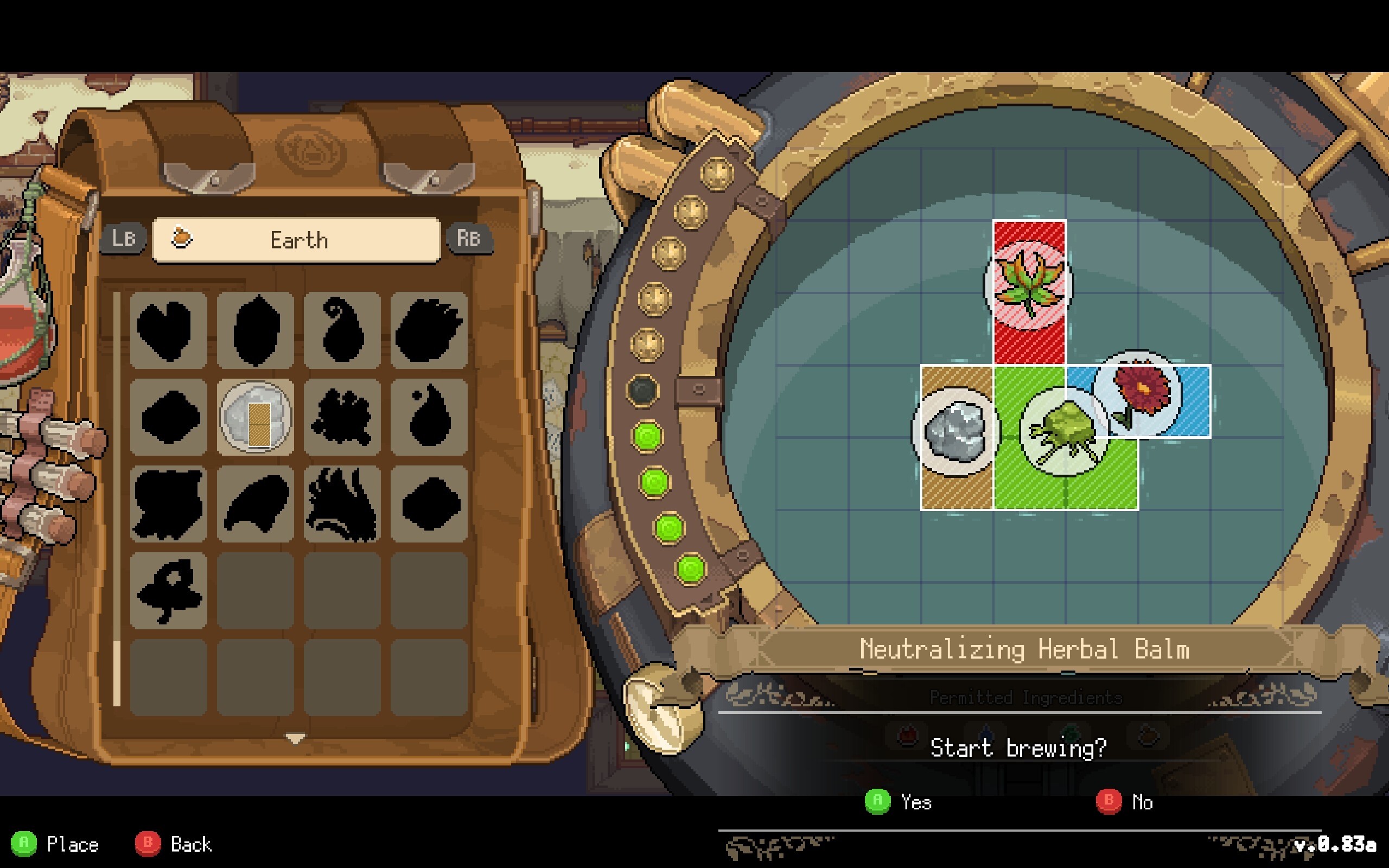Select the Earth category tab
Viewport: 1389px width, 868px height.
pyautogui.click(x=297, y=240)
